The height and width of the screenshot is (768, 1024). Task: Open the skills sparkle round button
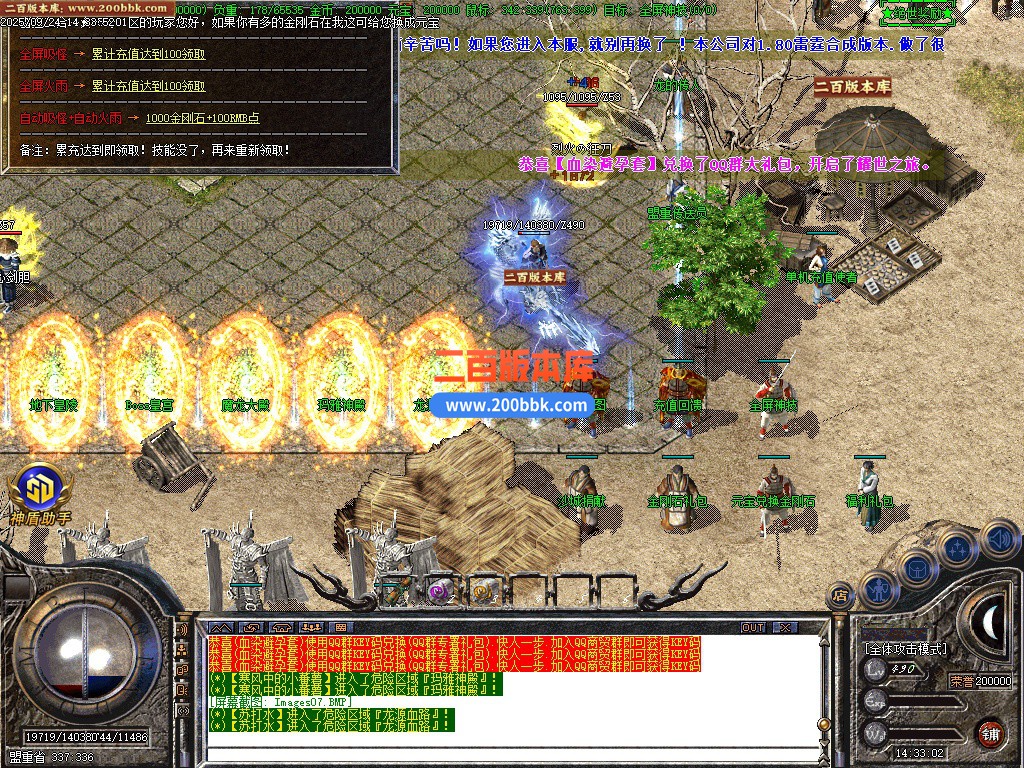958,549
